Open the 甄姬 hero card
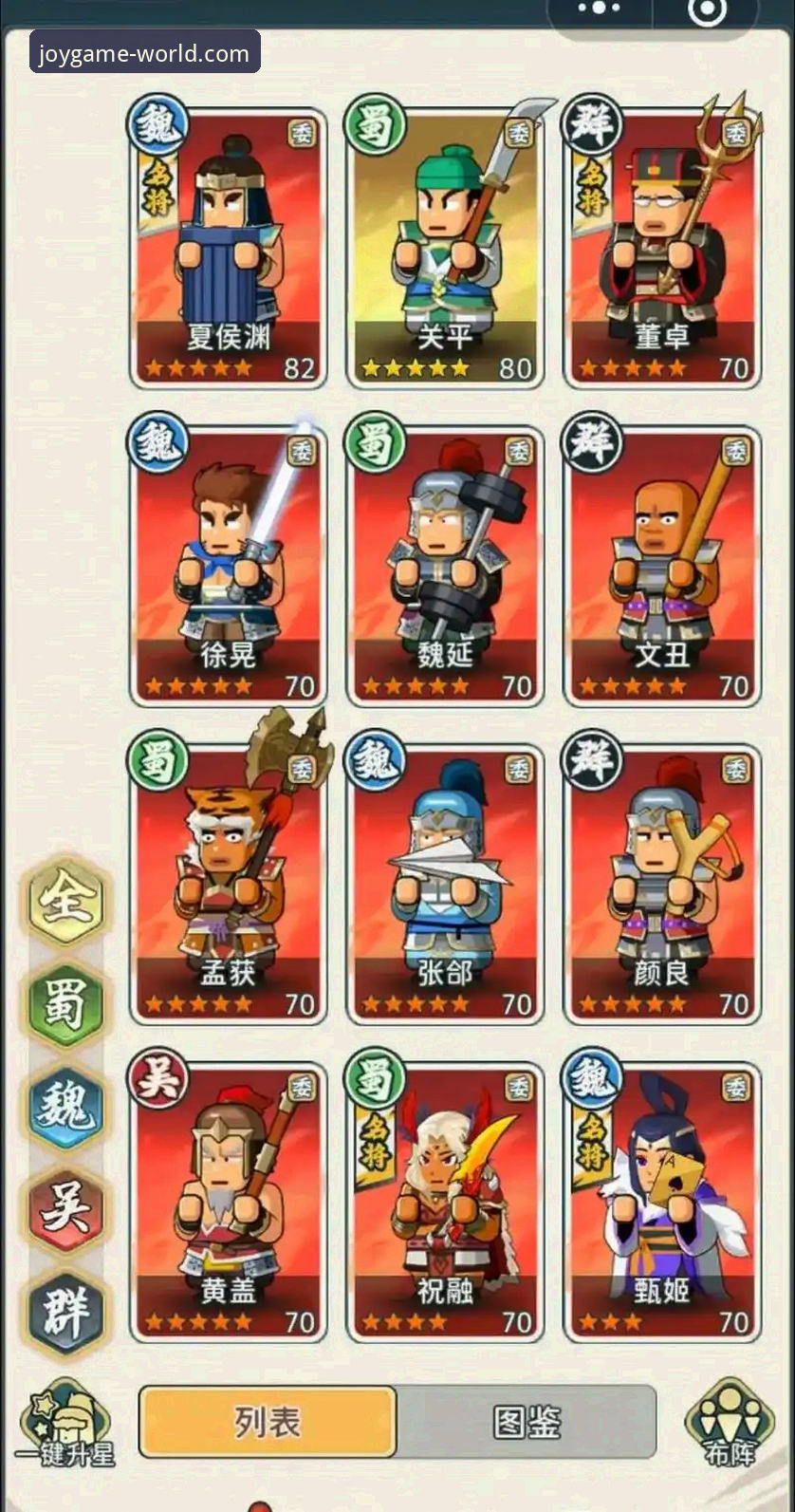 [x=662, y=1202]
